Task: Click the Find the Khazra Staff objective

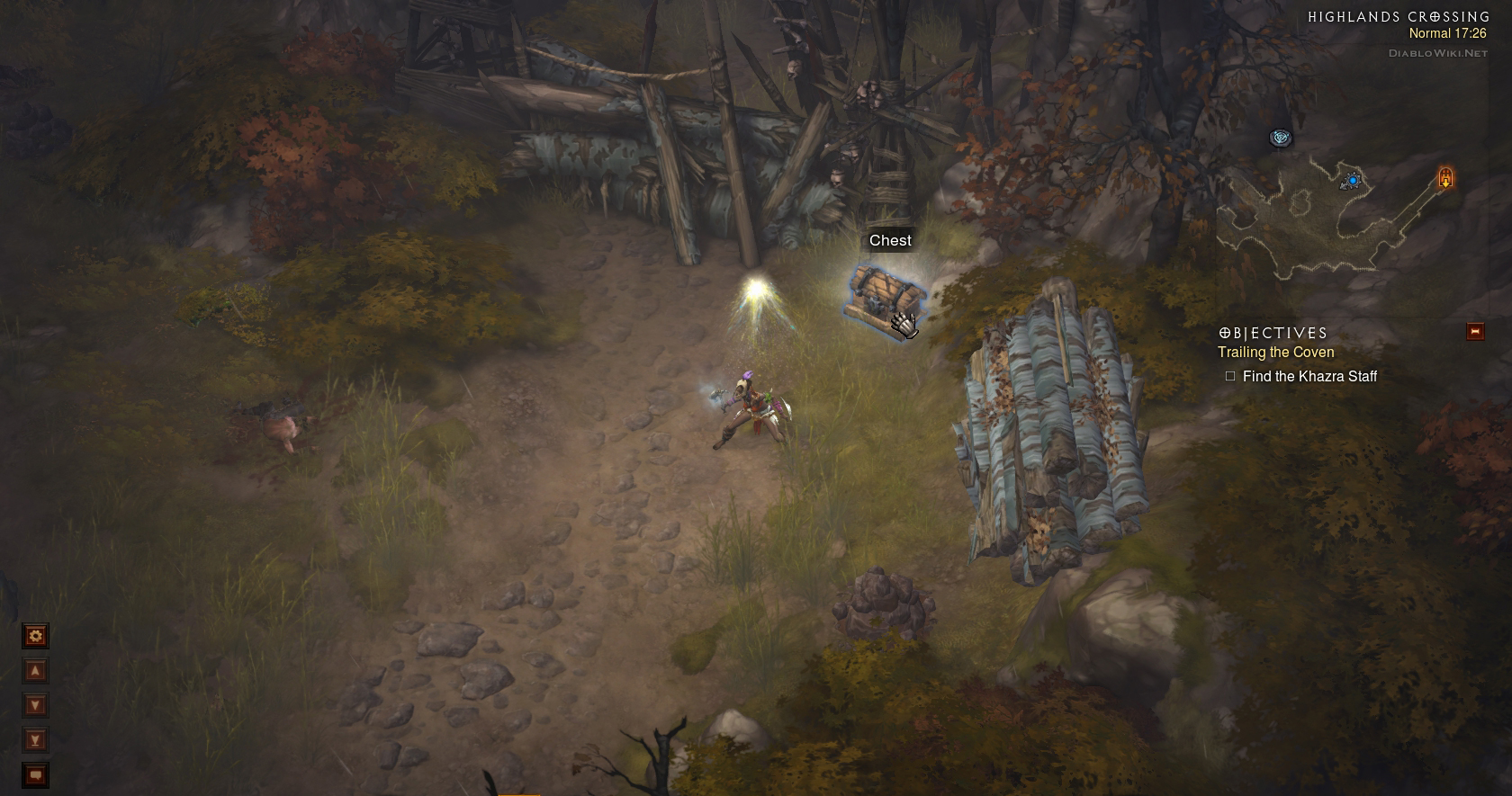Action: pyautogui.click(x=1309, y=376)
